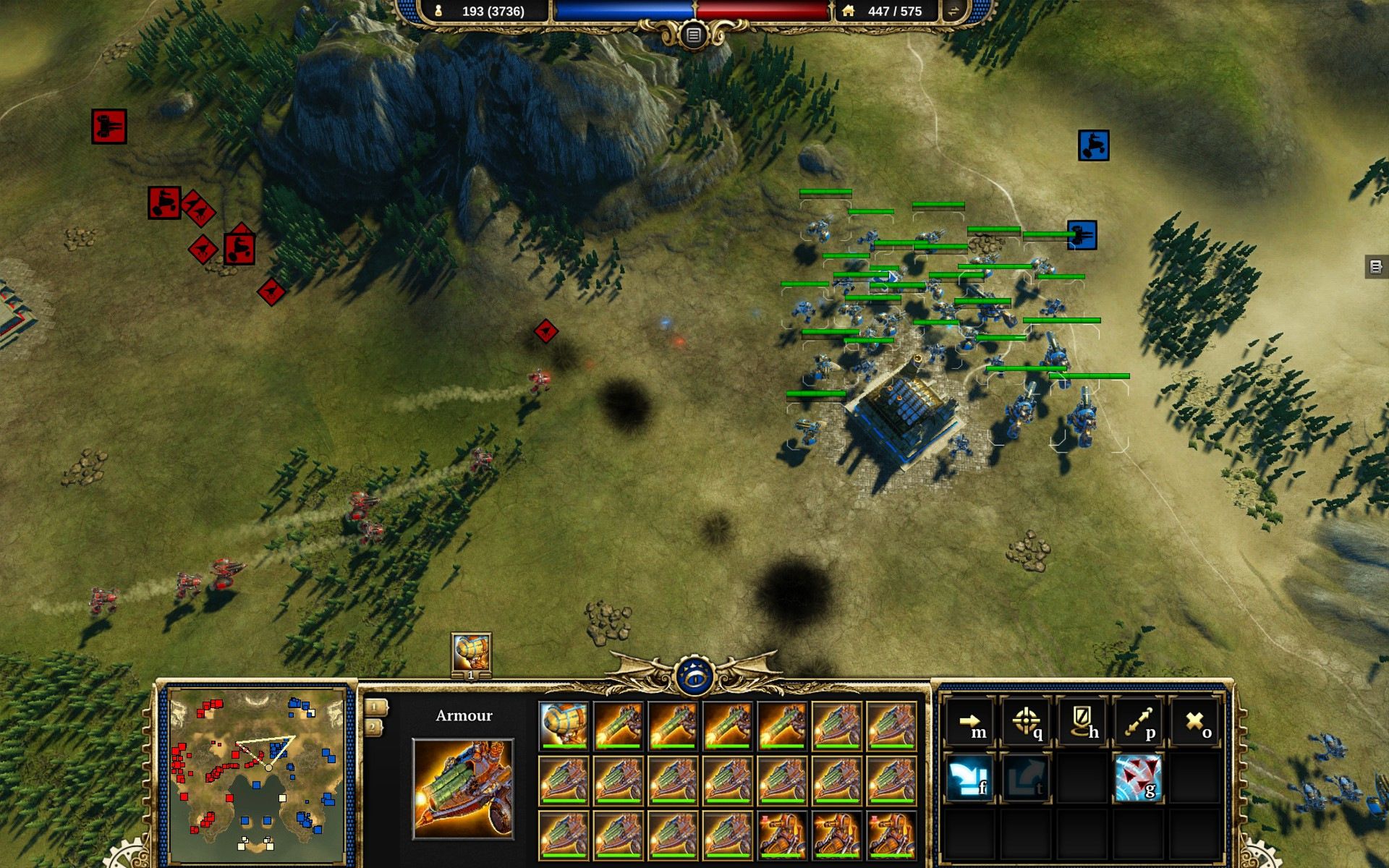The height and width of the screenshot is (868, 1389).
Task: Open the game menu gear button
Action: point(693,35)
